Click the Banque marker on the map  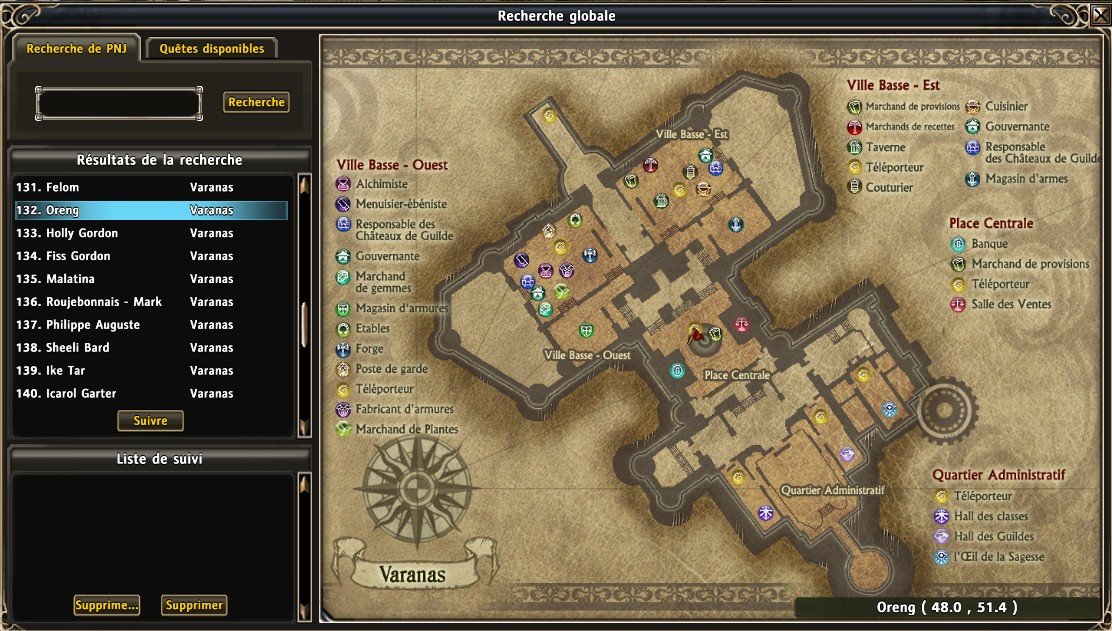coord(677,370)
